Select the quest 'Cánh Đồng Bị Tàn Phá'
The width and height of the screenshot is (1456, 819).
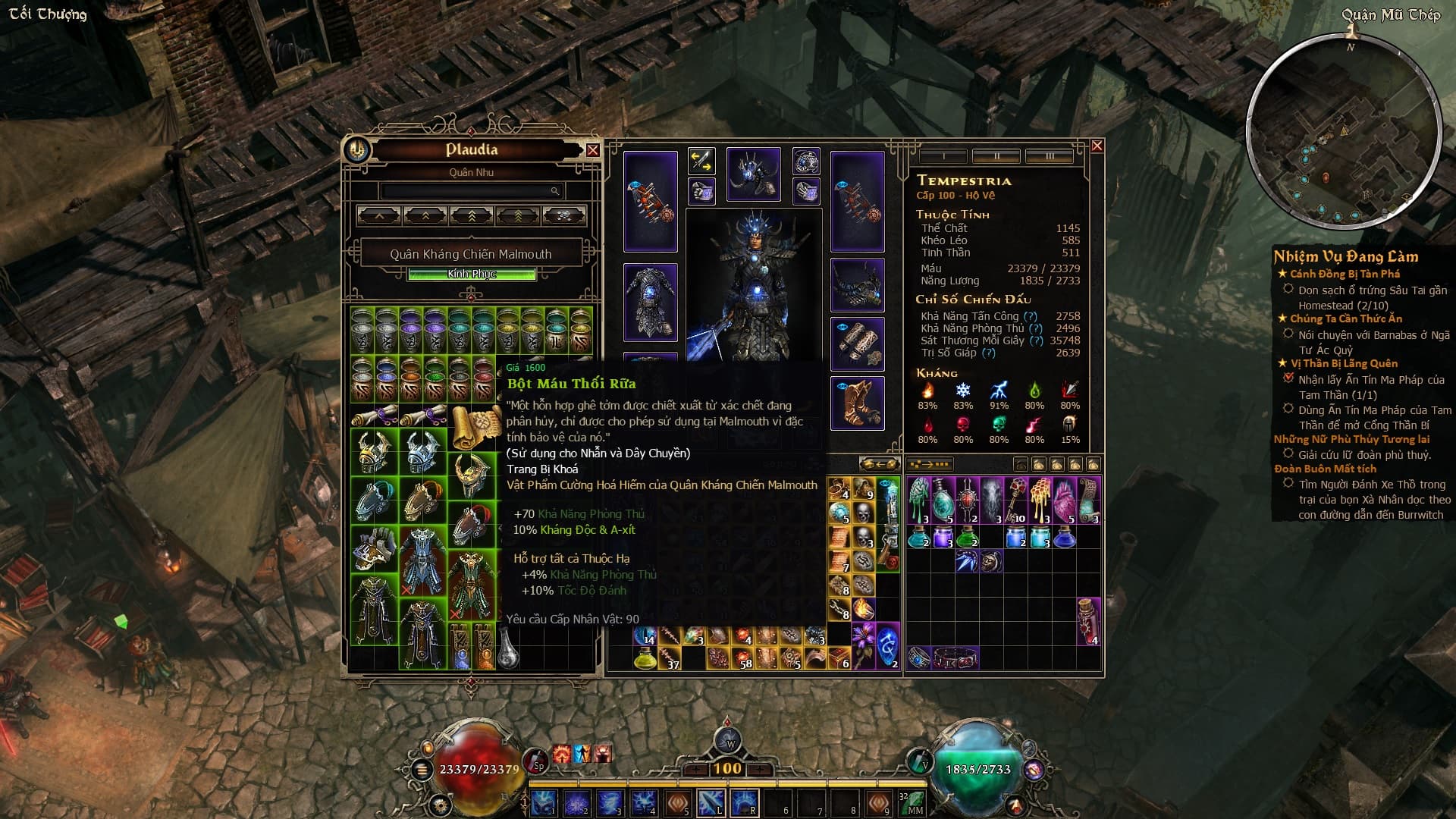(x=1345, y=274)
